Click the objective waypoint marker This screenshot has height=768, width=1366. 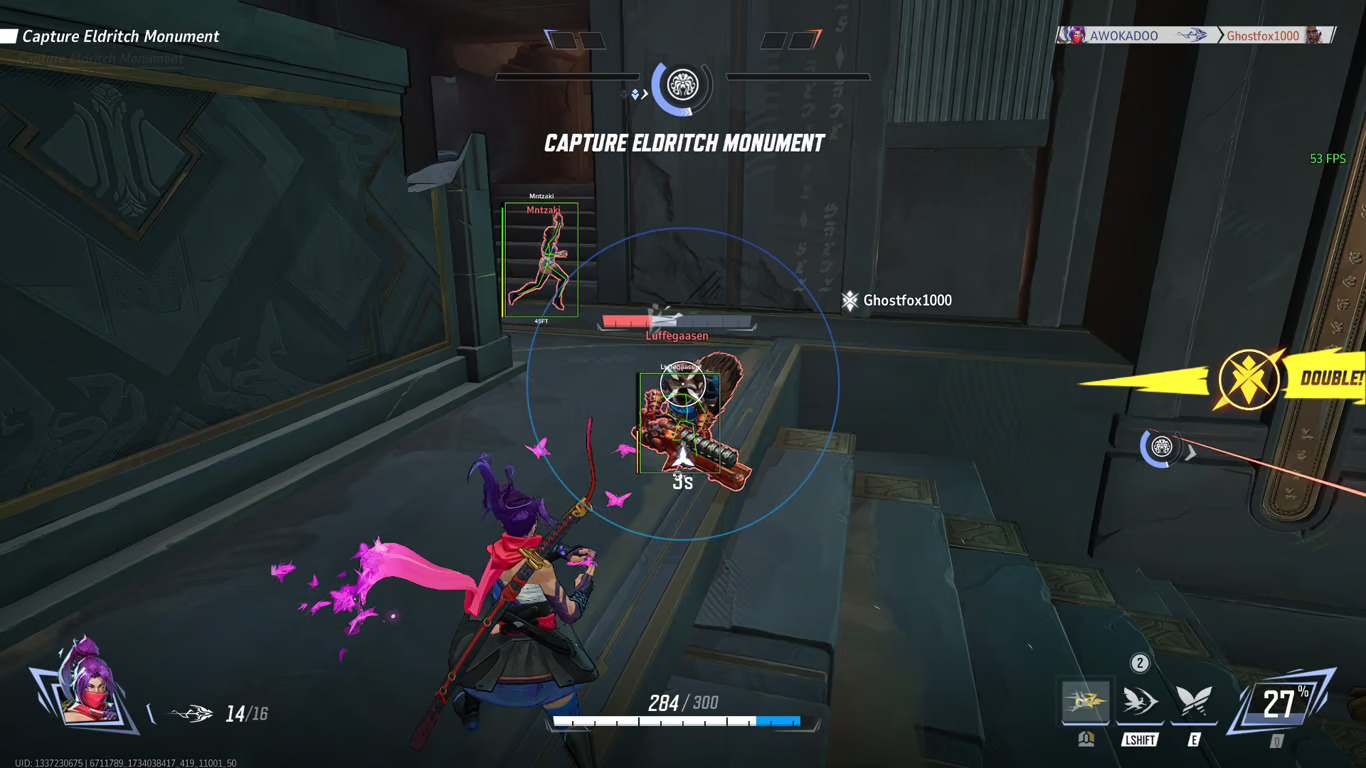click(1162, 447)
